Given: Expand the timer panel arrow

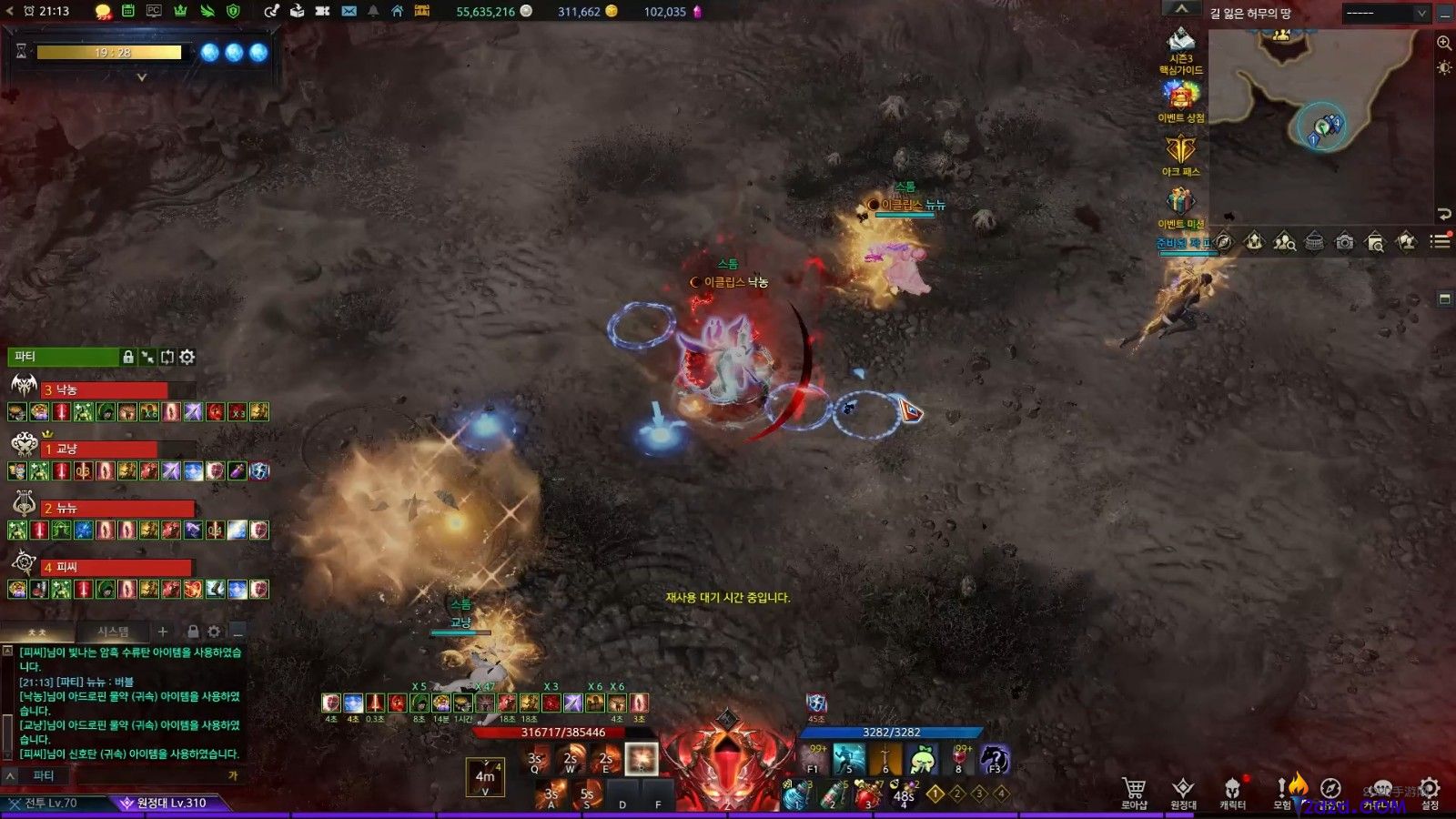Looking at the screenshot, I should (x=141, y=77).
